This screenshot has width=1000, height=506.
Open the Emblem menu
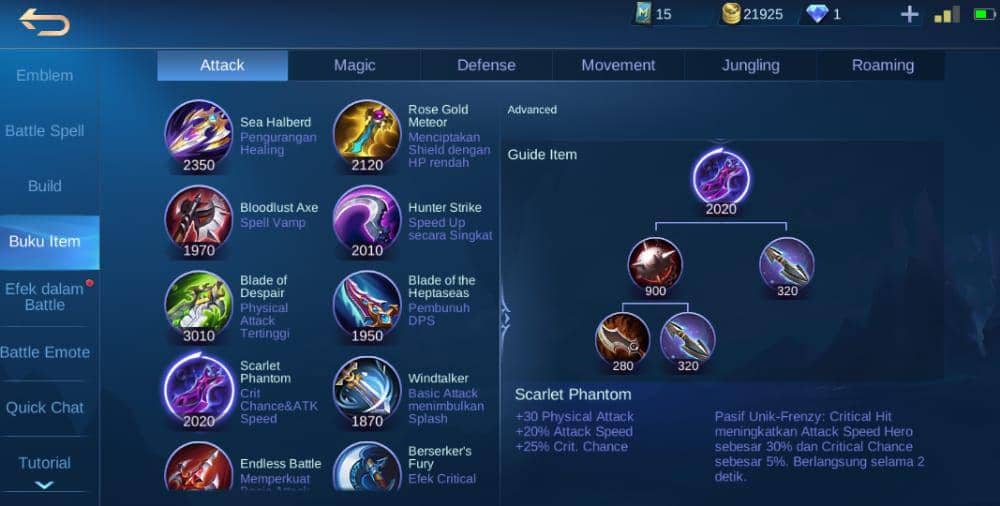(45, 75)
